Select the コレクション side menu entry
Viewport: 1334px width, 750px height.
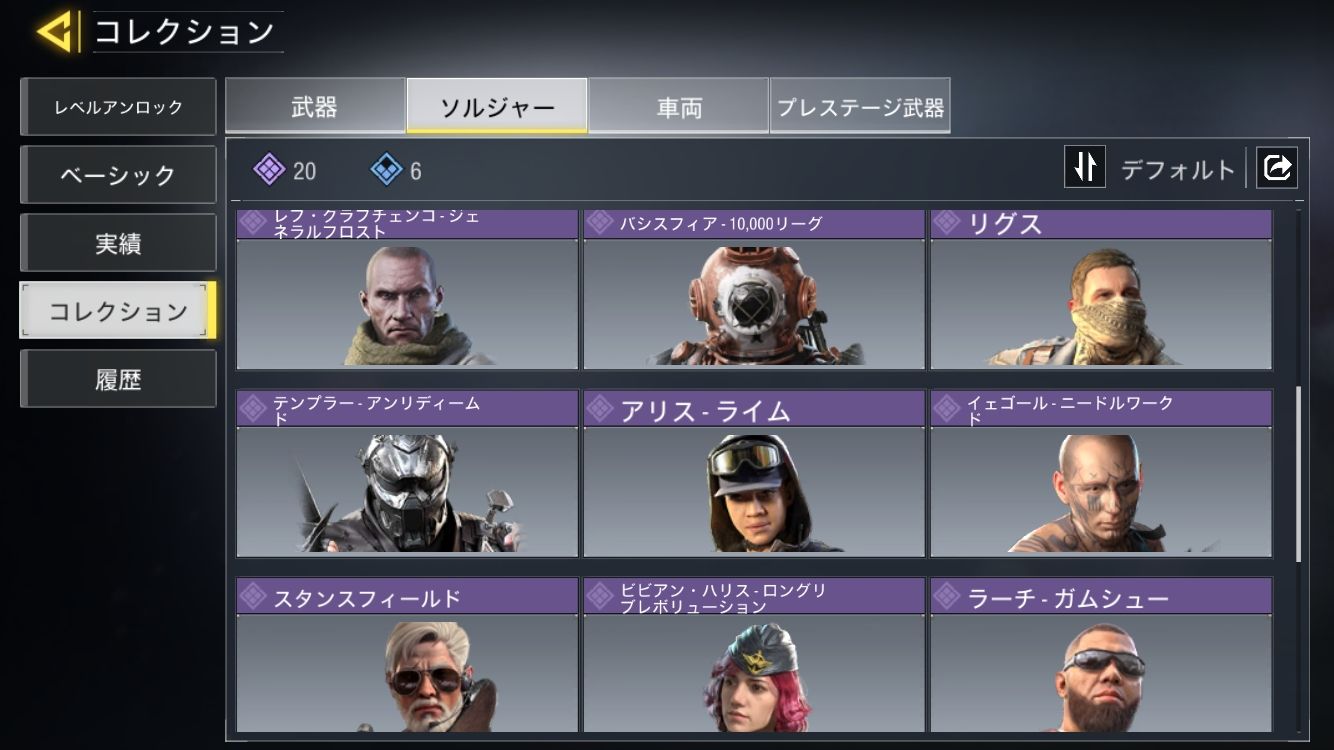(118, 311)
